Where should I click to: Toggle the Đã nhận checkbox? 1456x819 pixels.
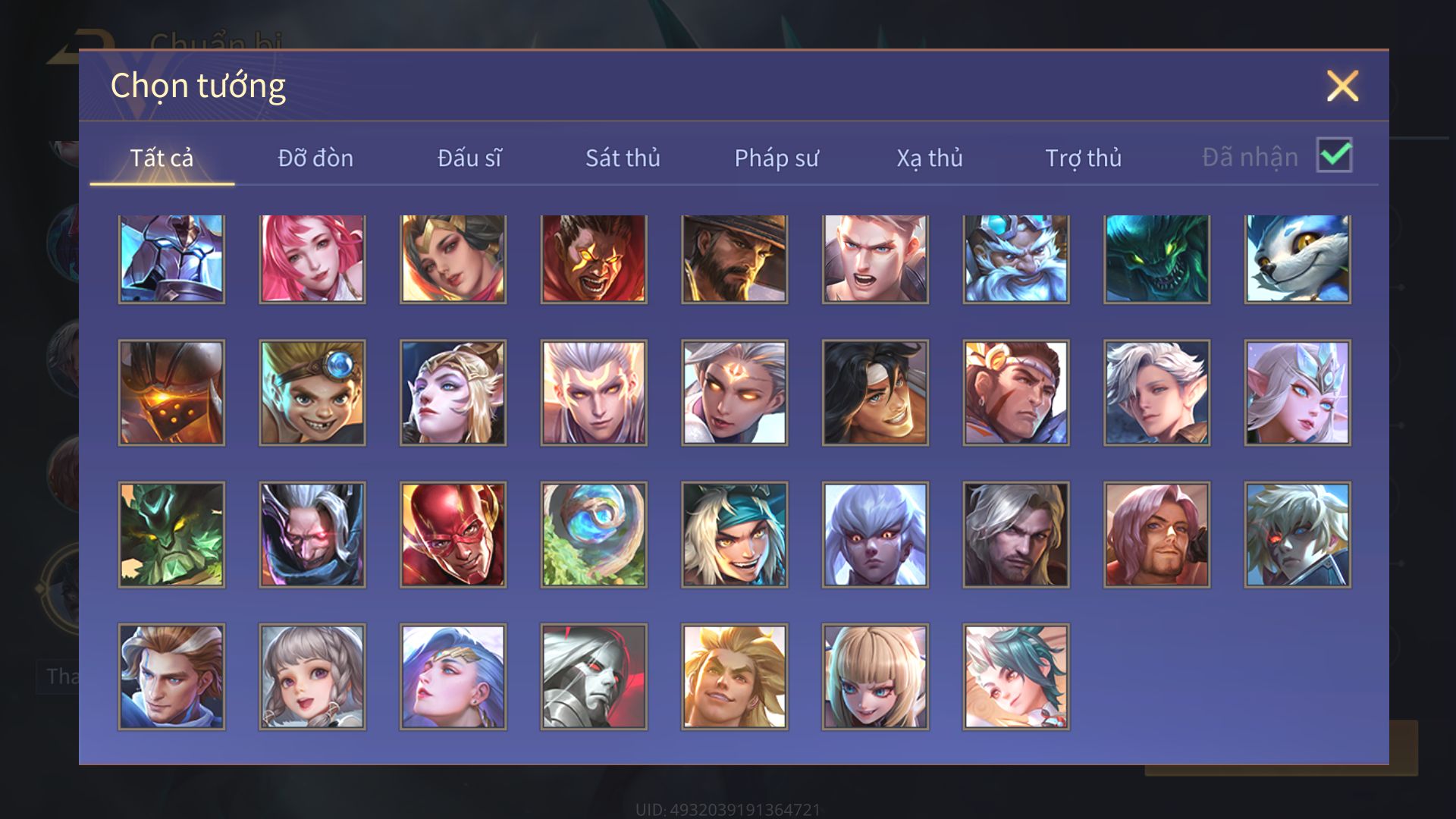tap(1334, 155)
